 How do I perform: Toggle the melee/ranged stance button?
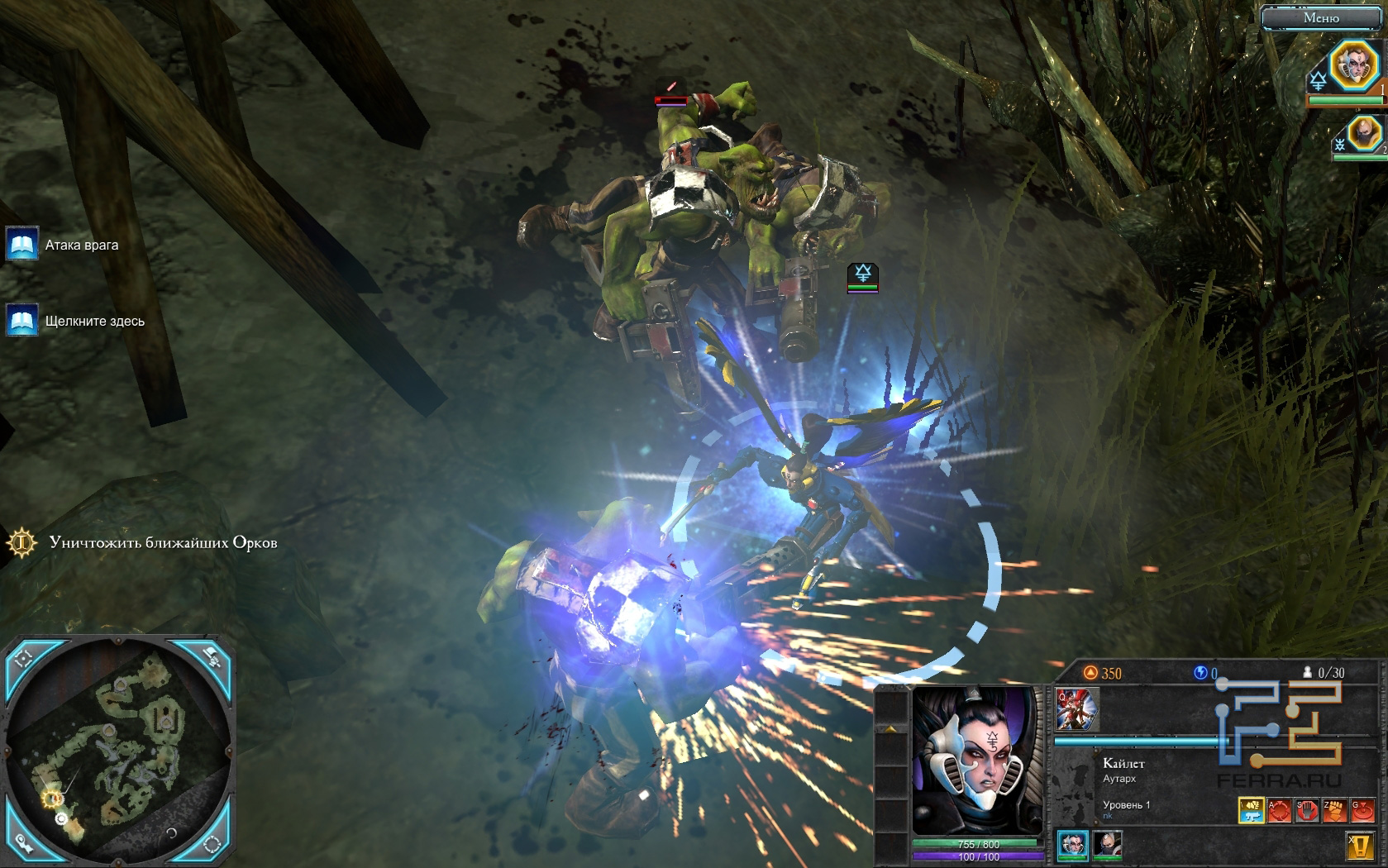click(x=1251, y=810)
